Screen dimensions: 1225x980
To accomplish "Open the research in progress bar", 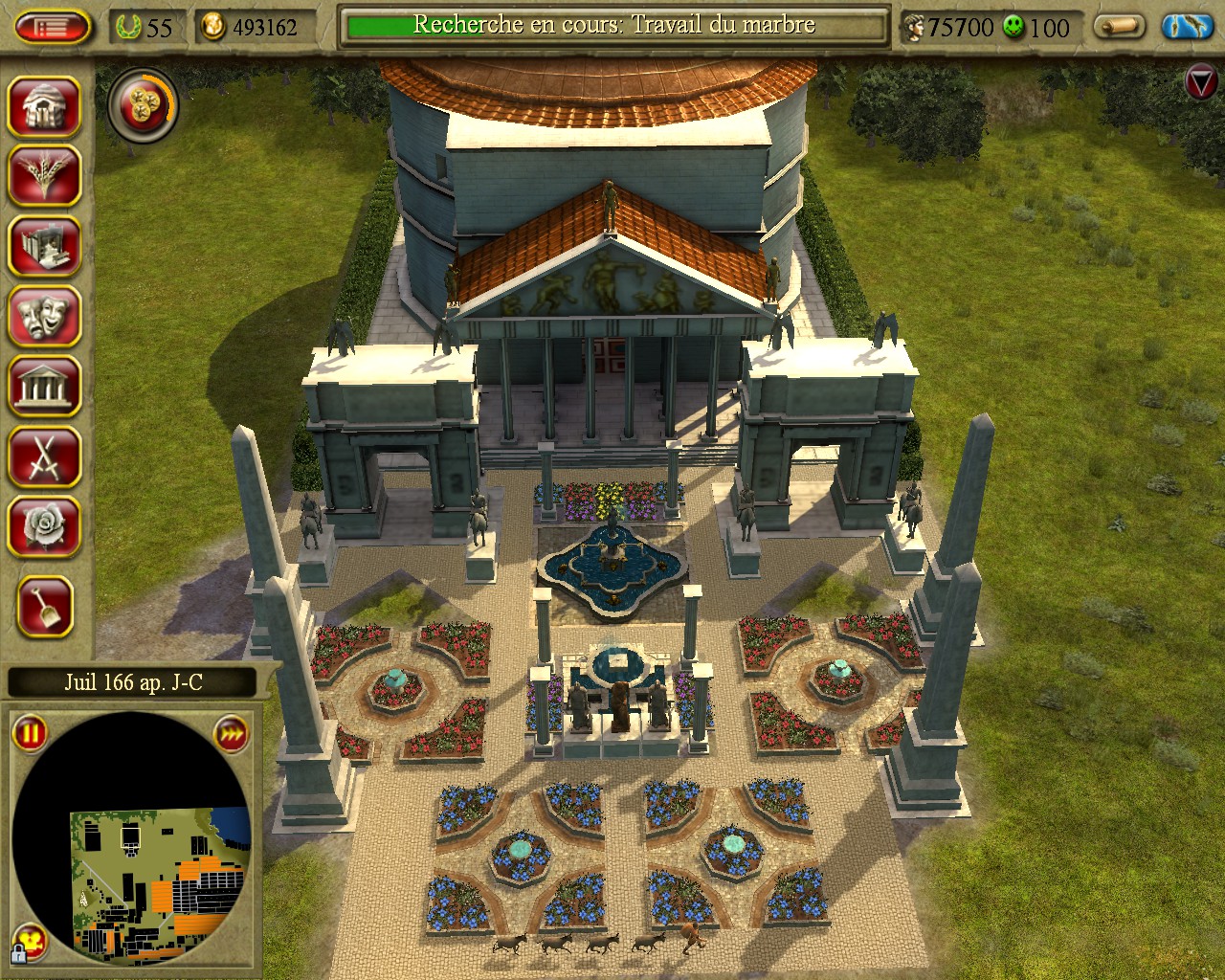I will [612, 26].
